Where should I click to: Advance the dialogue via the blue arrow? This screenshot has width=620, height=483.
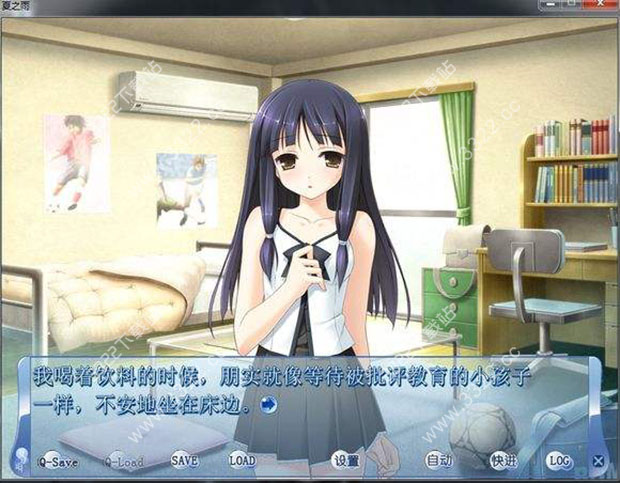tap(268, 405)
